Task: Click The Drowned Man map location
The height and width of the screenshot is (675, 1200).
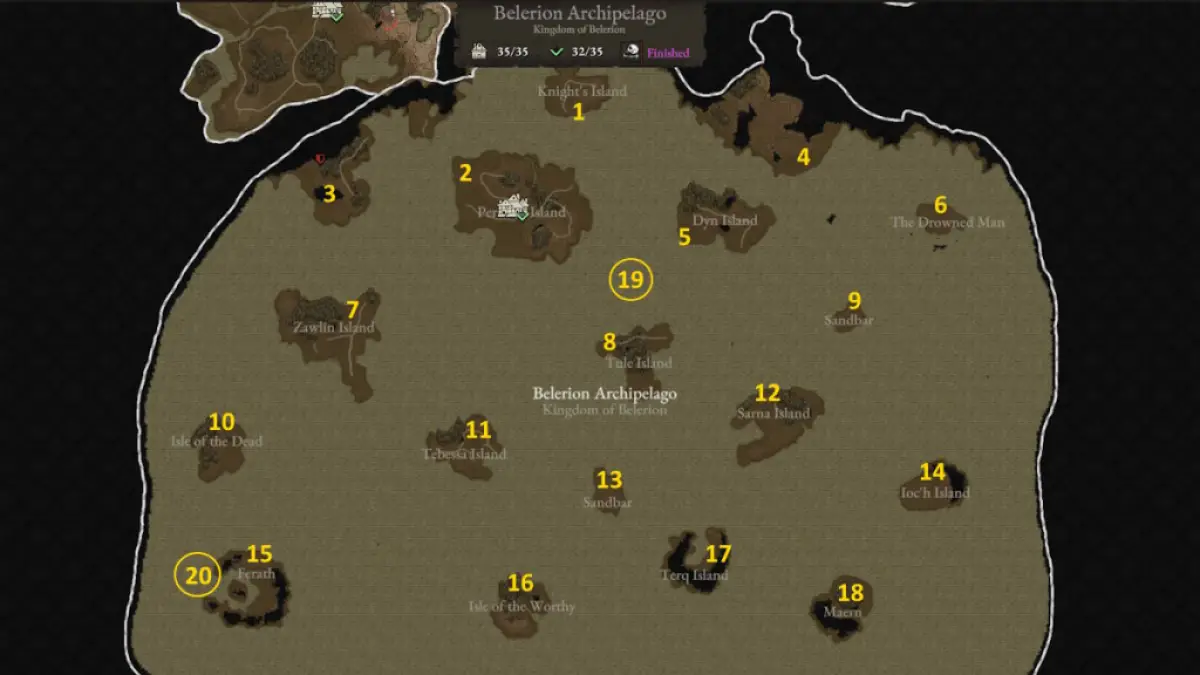Action: 947,222
